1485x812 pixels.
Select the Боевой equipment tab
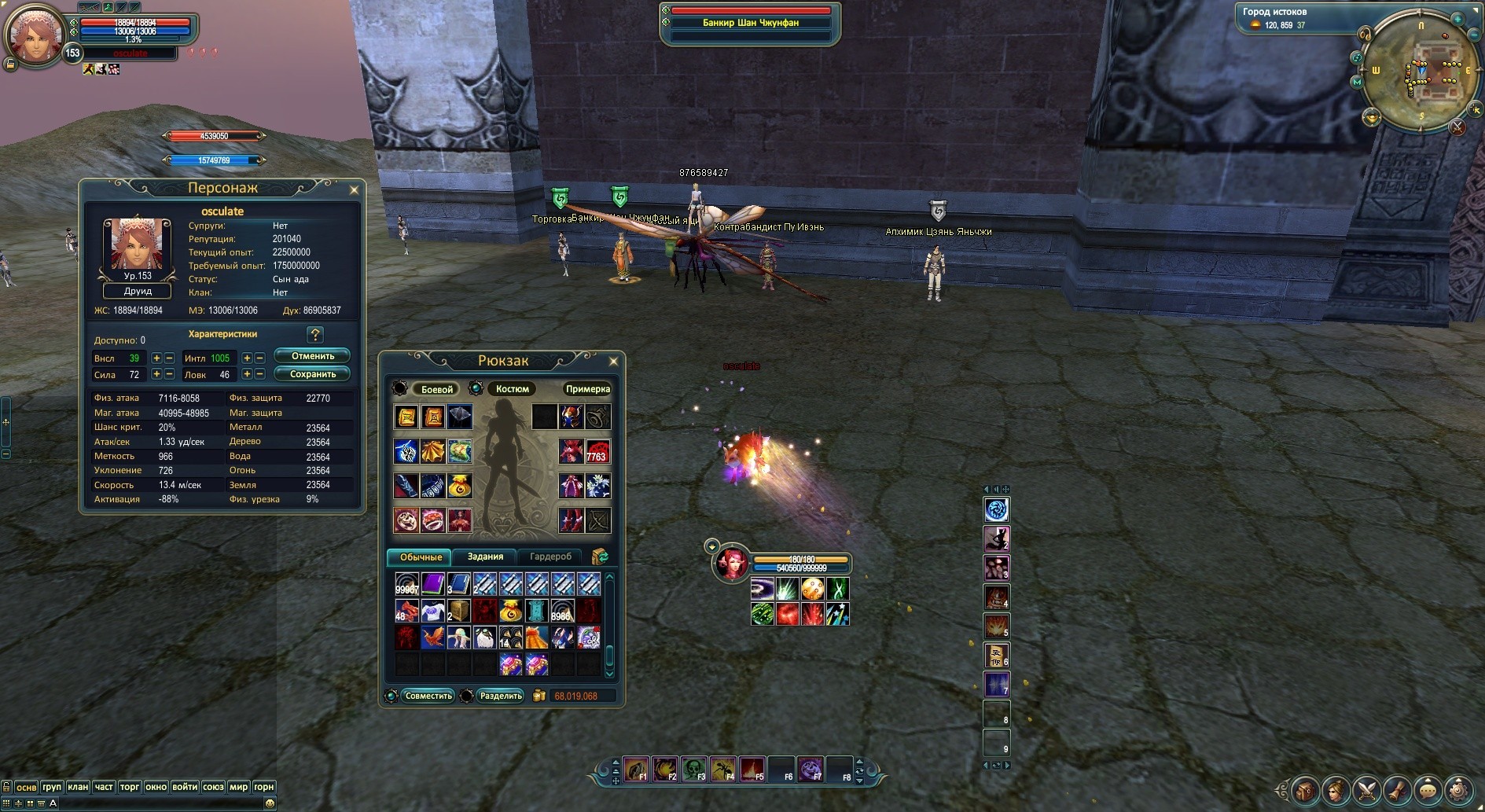tap(436, 389)
